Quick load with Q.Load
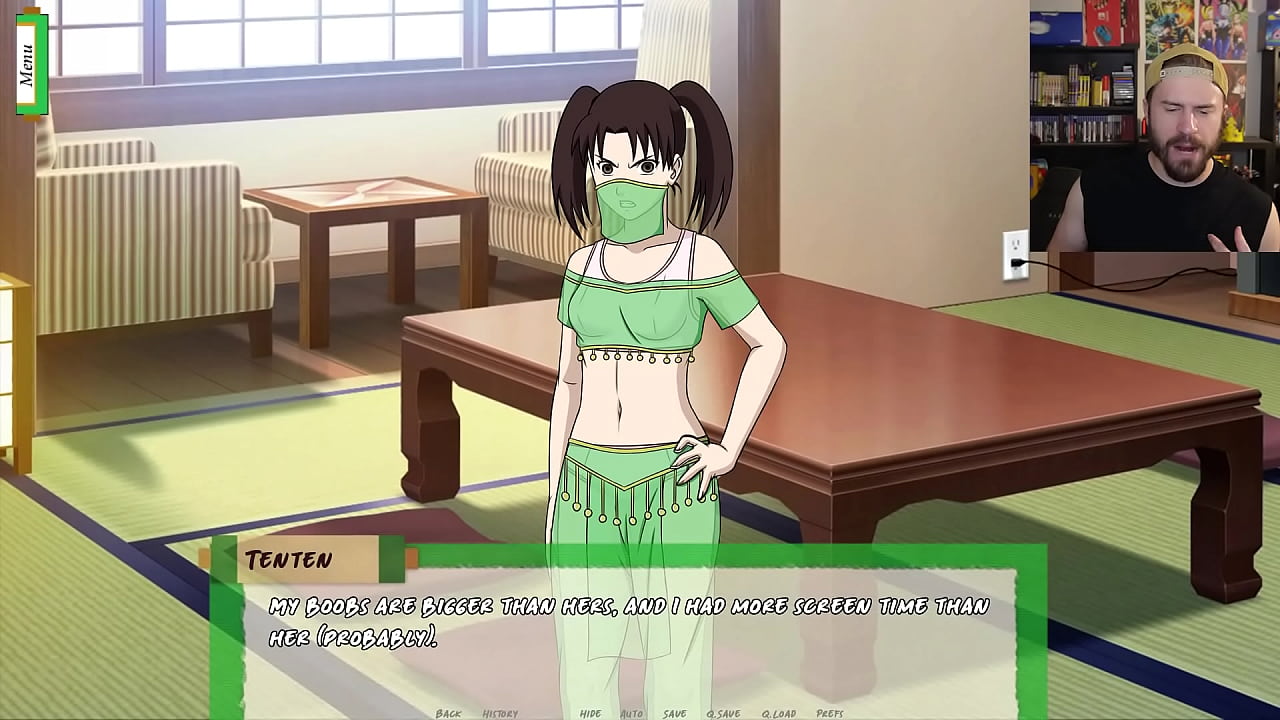The image size is (1280, 720). pos(778,713)
